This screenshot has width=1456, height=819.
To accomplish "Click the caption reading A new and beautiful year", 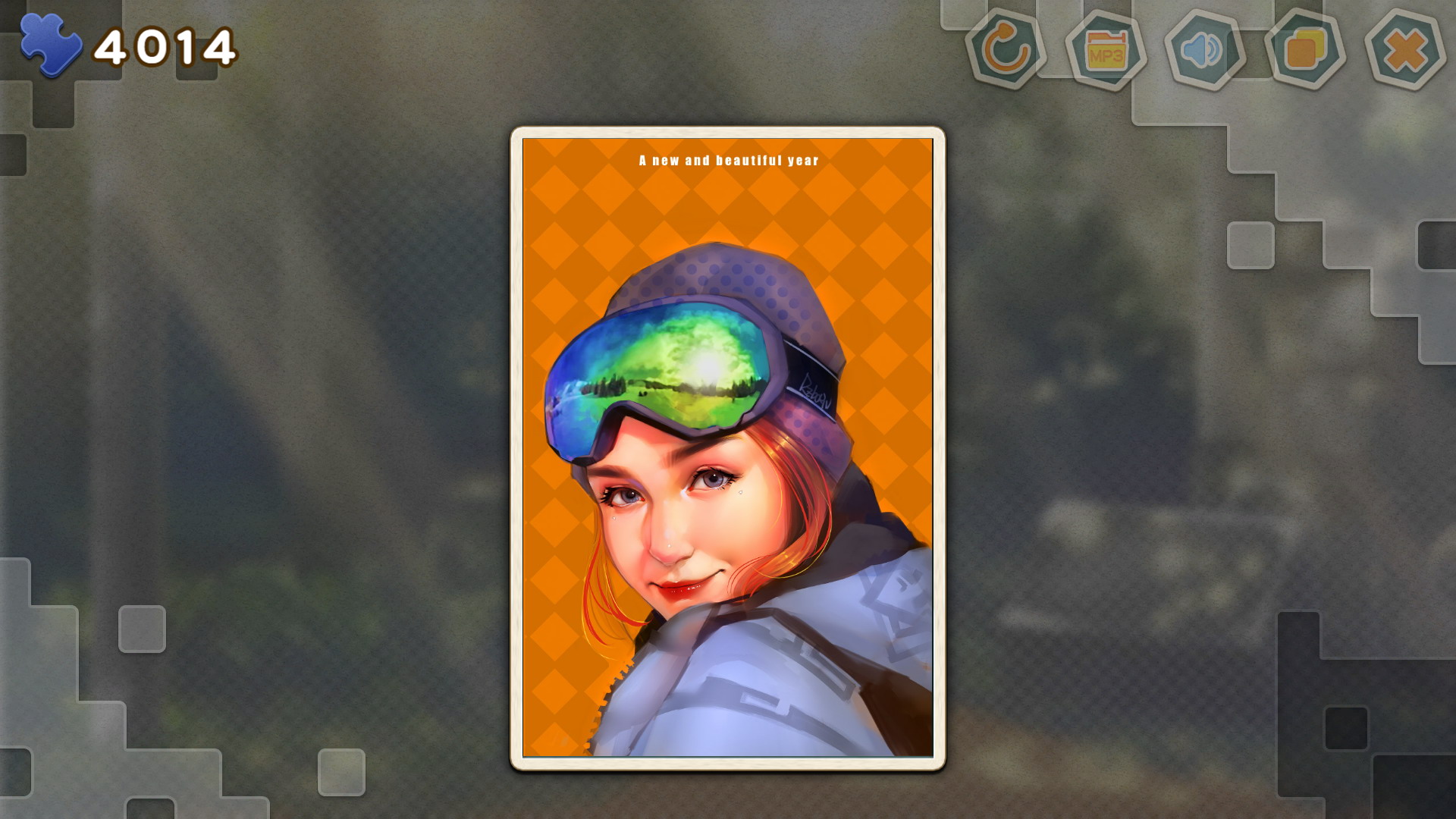I will 728,160.
